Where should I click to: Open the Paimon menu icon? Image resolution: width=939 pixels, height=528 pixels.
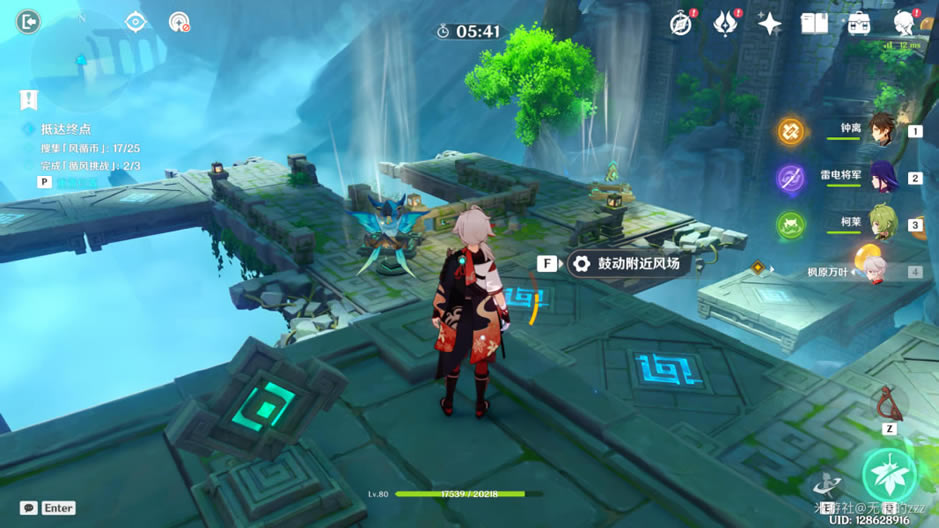(904, 23)
